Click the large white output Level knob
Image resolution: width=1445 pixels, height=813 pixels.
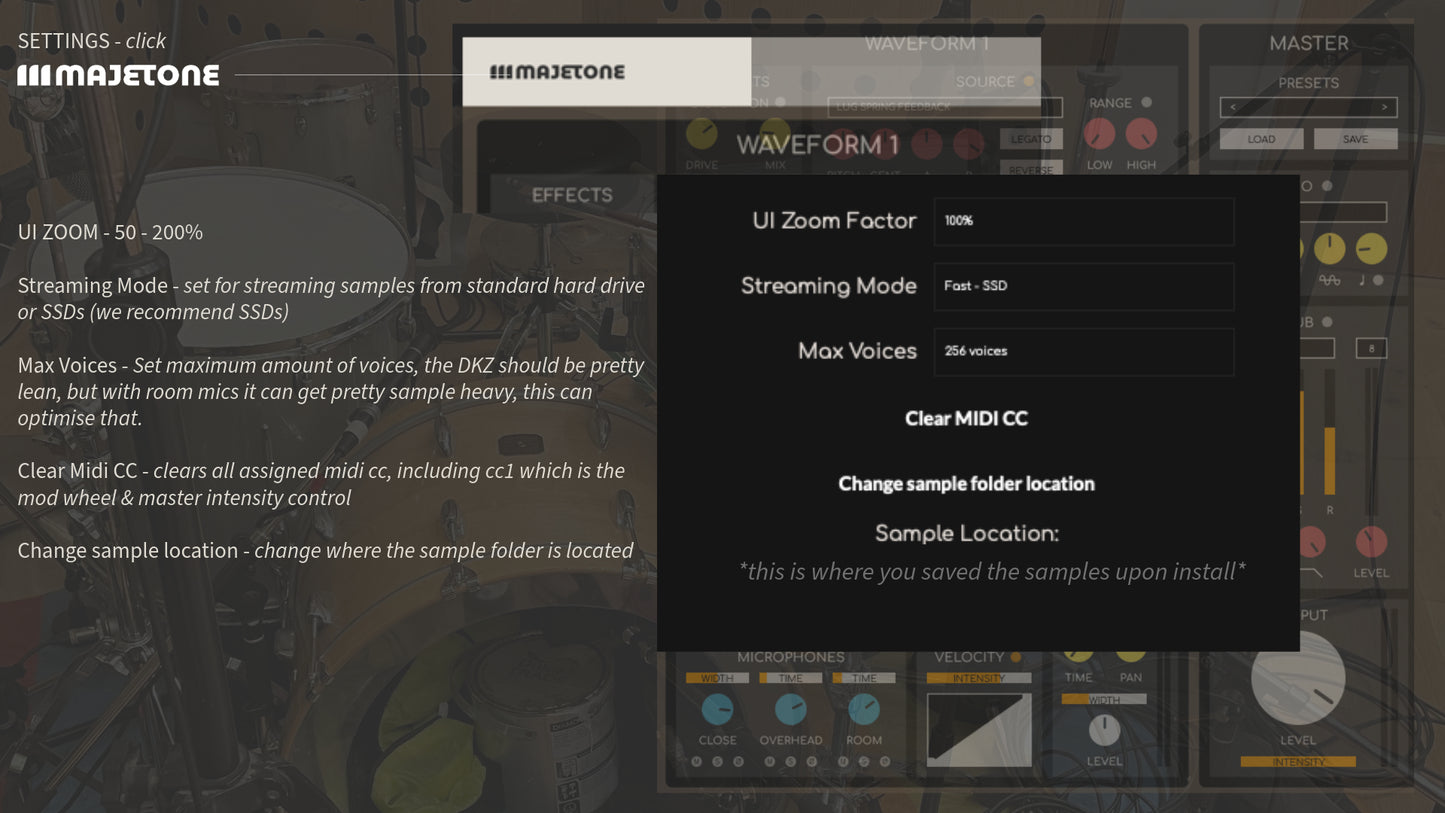[x=1298, y=678]
